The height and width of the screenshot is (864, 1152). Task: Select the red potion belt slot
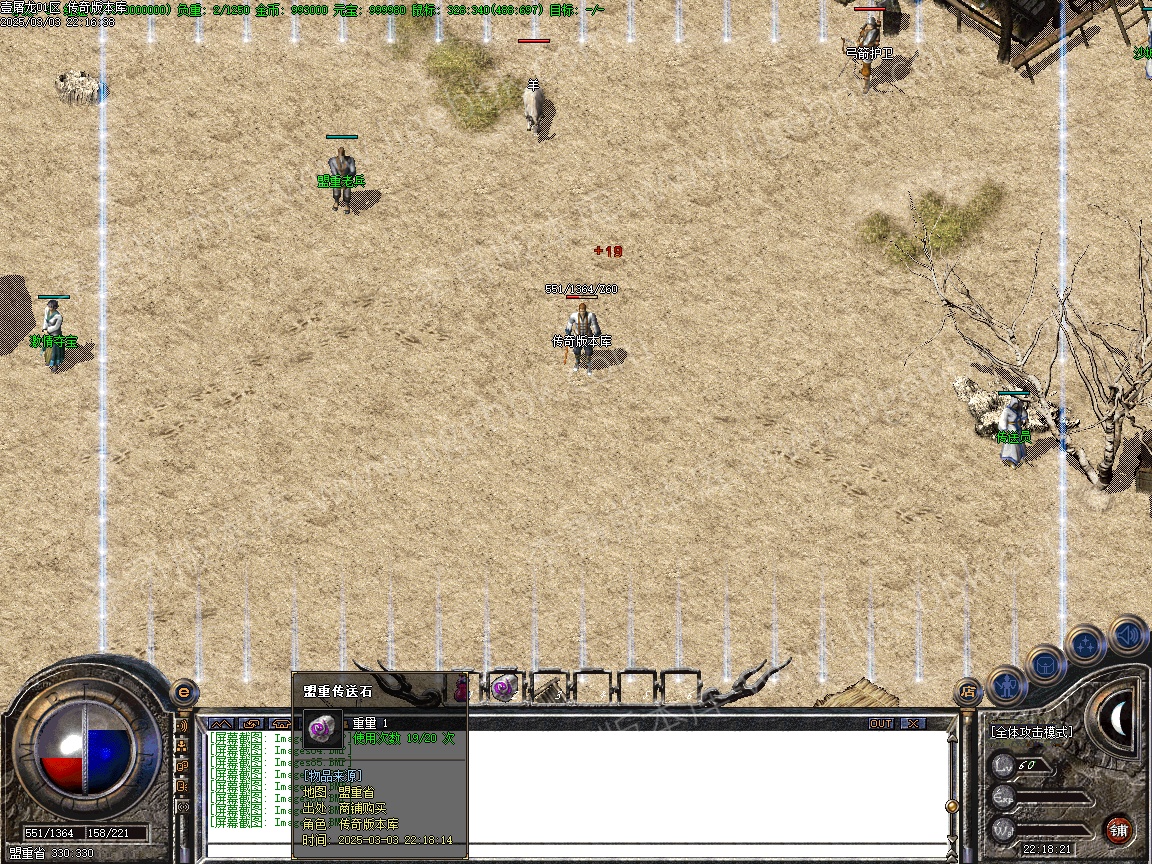pyautogui.click(x=461, y=688)
